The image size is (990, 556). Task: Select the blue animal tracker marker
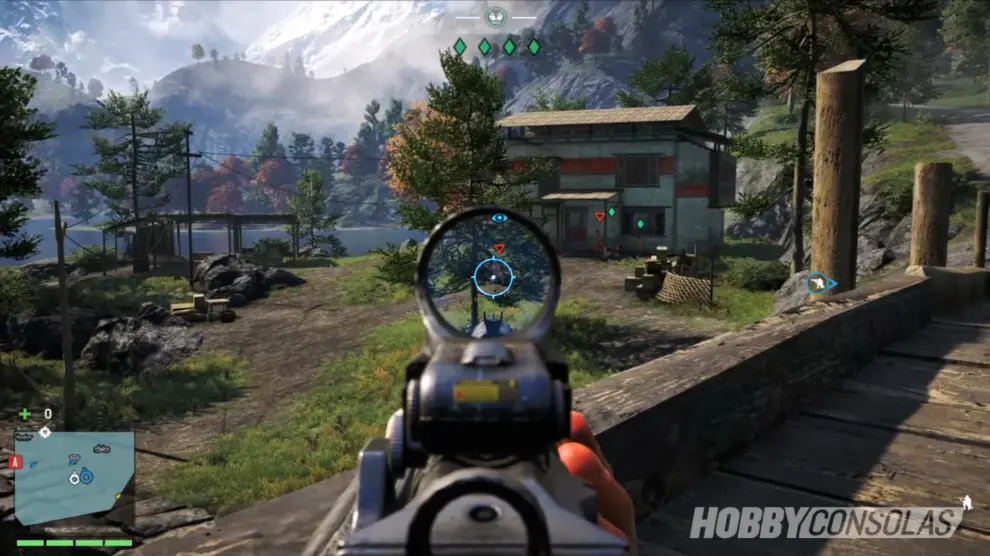(821, 284)
